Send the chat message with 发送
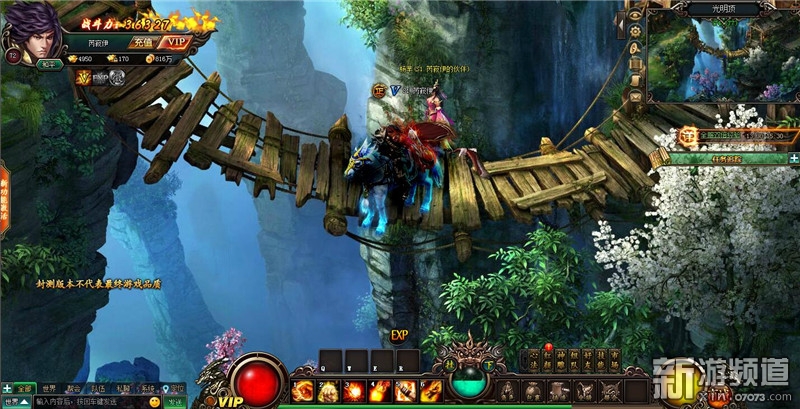Image resolution: width=800 pixels, height=409 pixels. pyautogui.click(x=176, y=401)
